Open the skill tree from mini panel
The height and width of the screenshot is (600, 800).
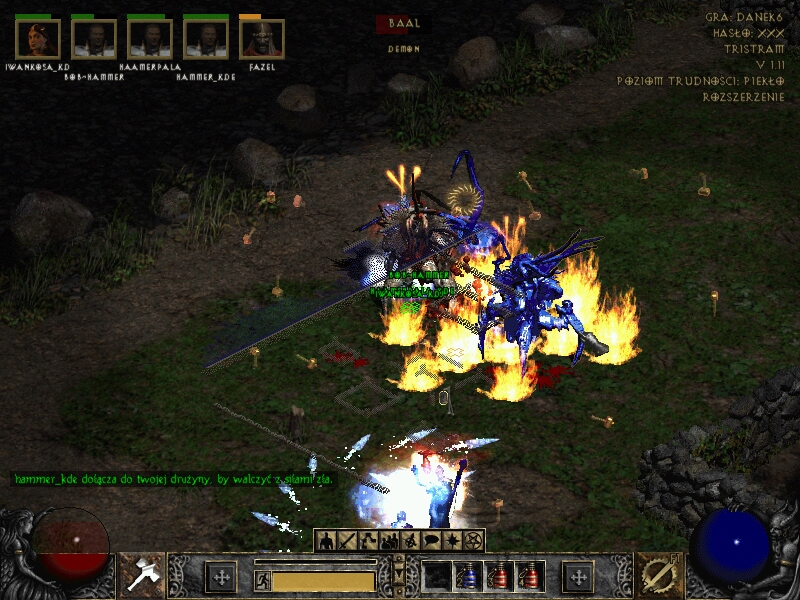[x=368, y=541]
